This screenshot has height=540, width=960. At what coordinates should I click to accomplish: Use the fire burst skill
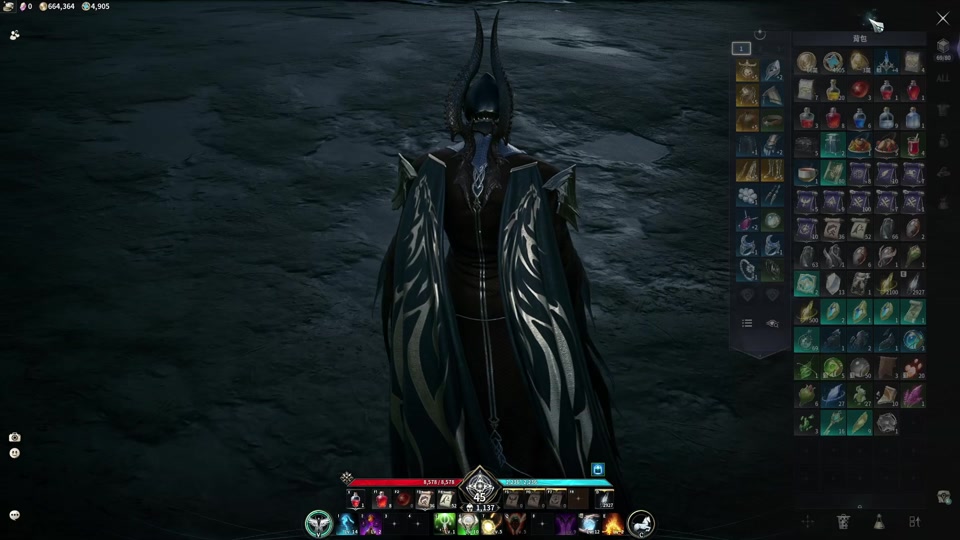coord(613,524)
